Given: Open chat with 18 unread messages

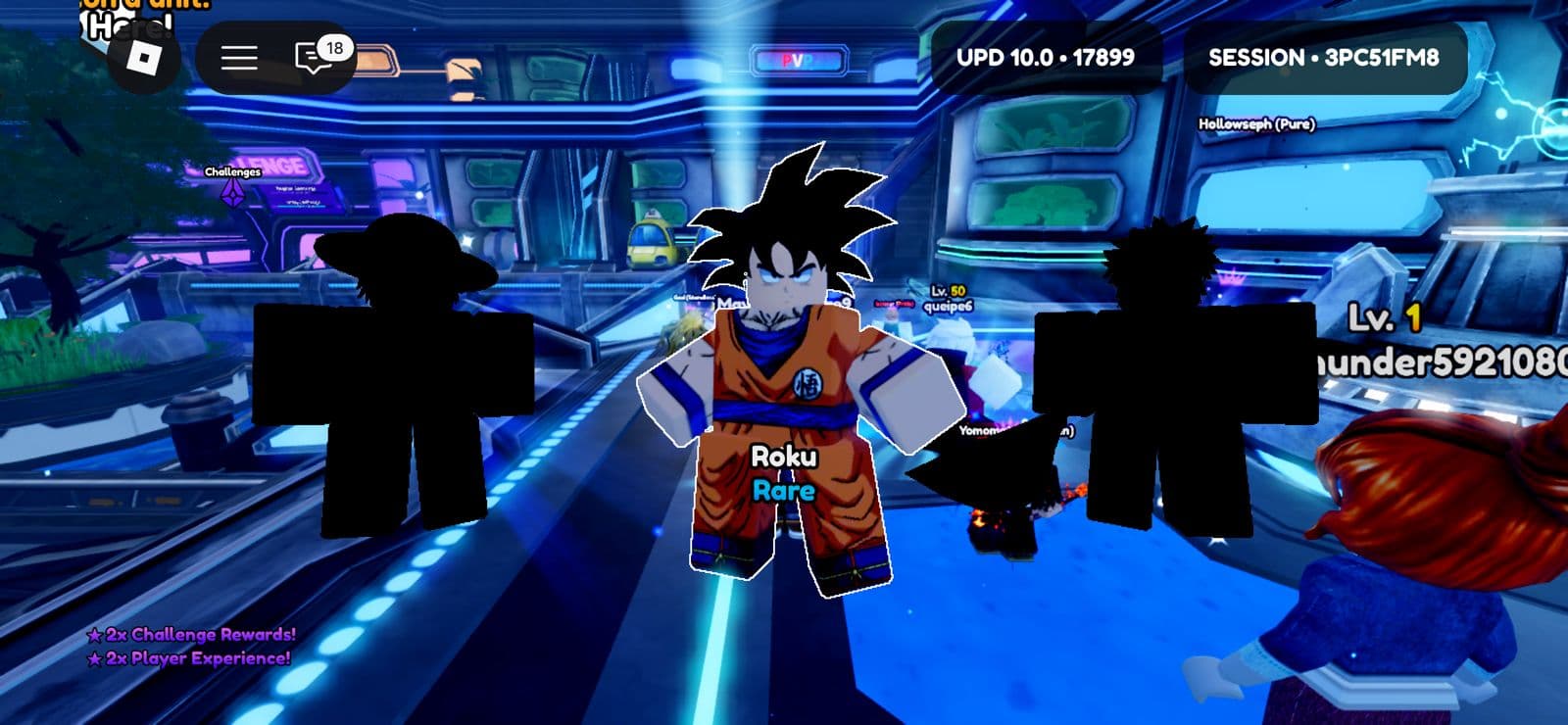Looking at the screenshot, I should click(316, 58).
